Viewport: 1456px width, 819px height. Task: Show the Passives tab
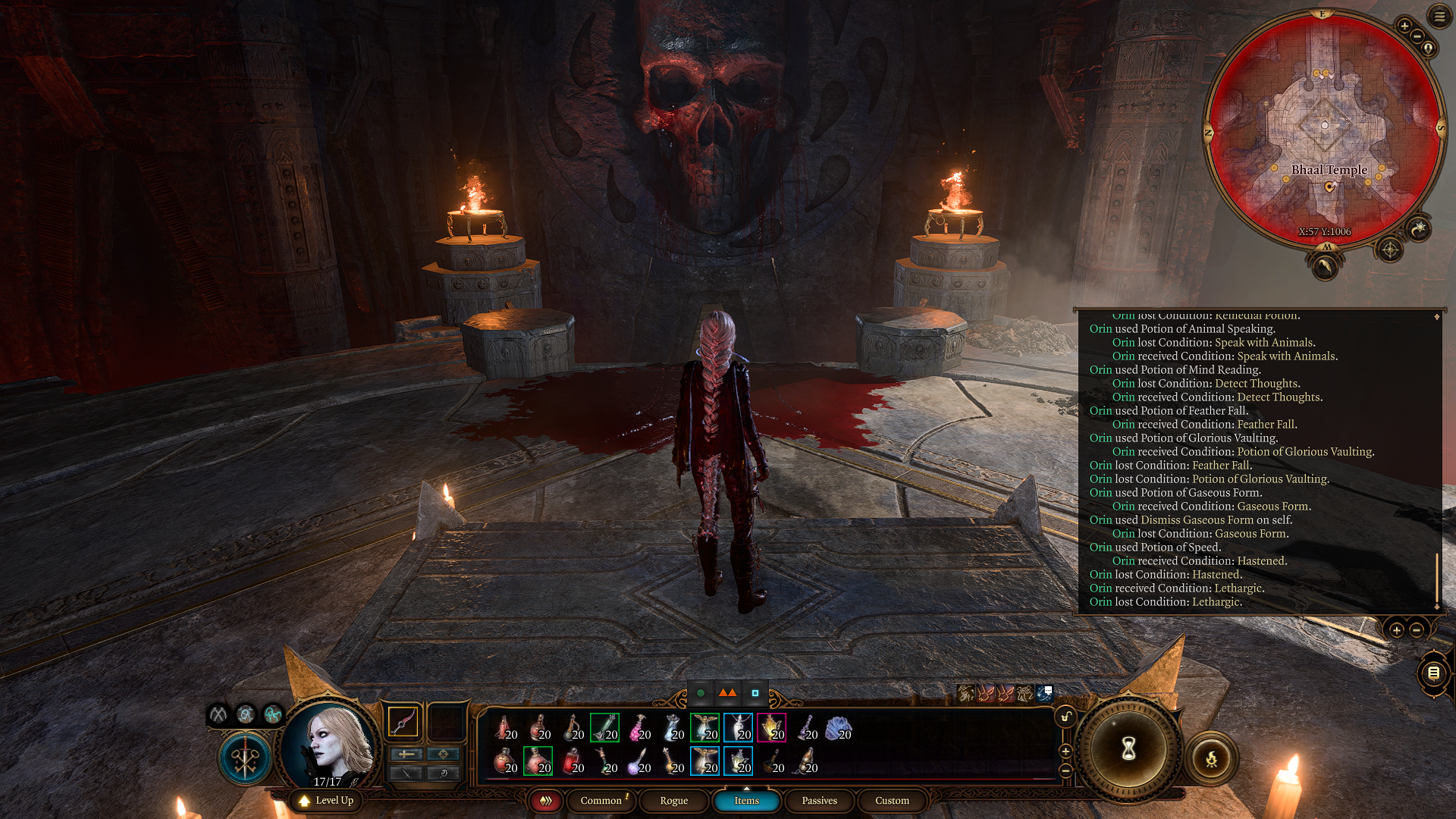[x=819, y=801]
